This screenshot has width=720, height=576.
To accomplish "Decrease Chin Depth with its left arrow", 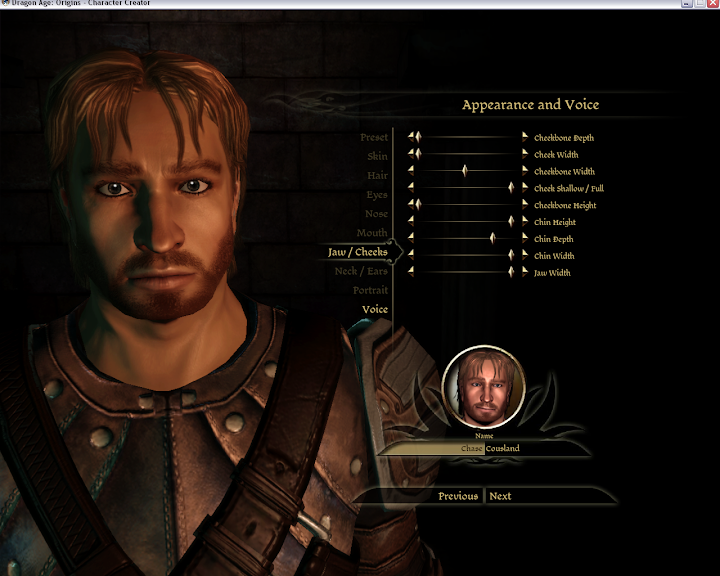I will (x=410, y=238).
